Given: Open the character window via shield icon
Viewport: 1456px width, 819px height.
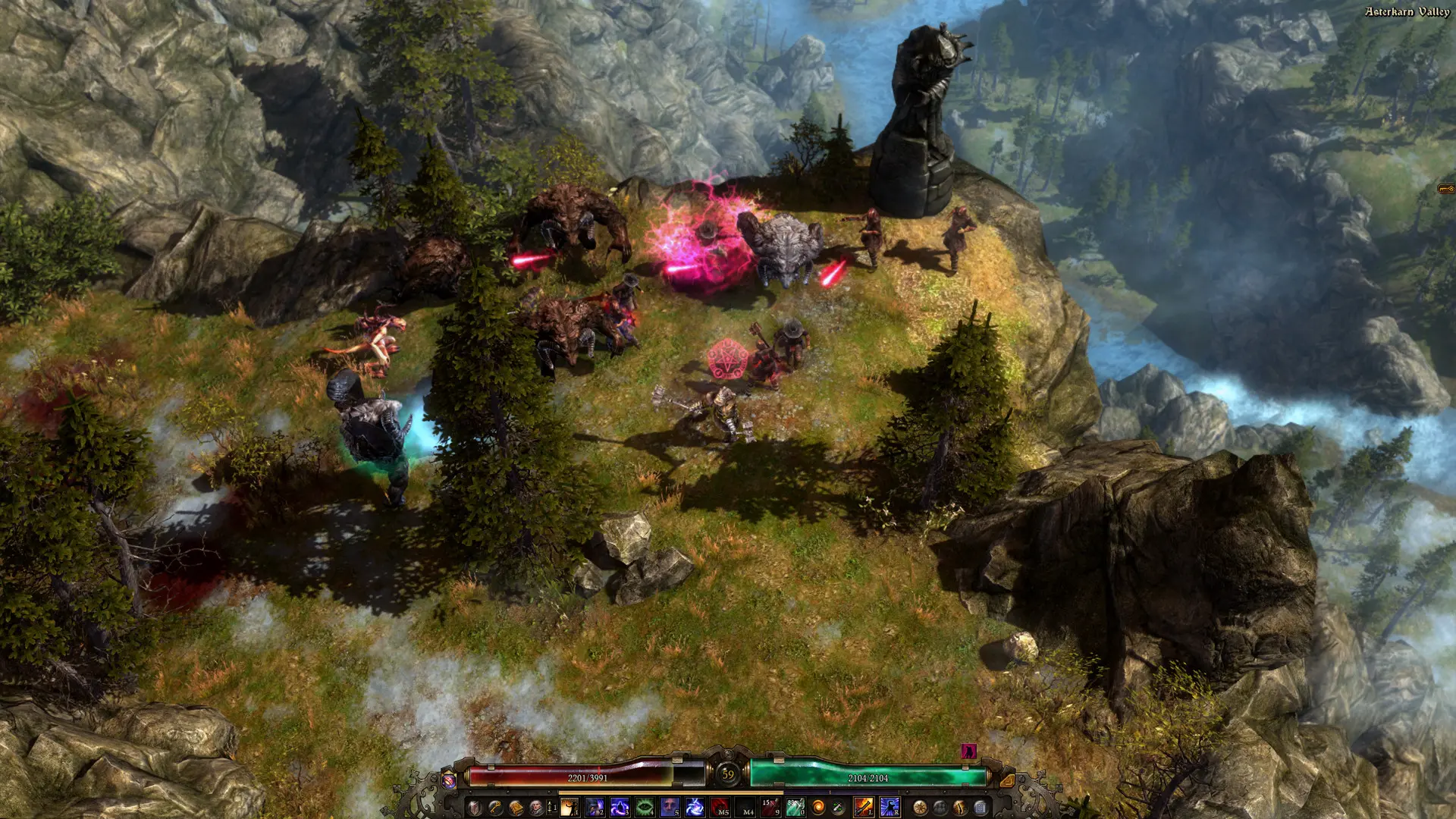Looking at the screenshot, I should pos(473,808).
